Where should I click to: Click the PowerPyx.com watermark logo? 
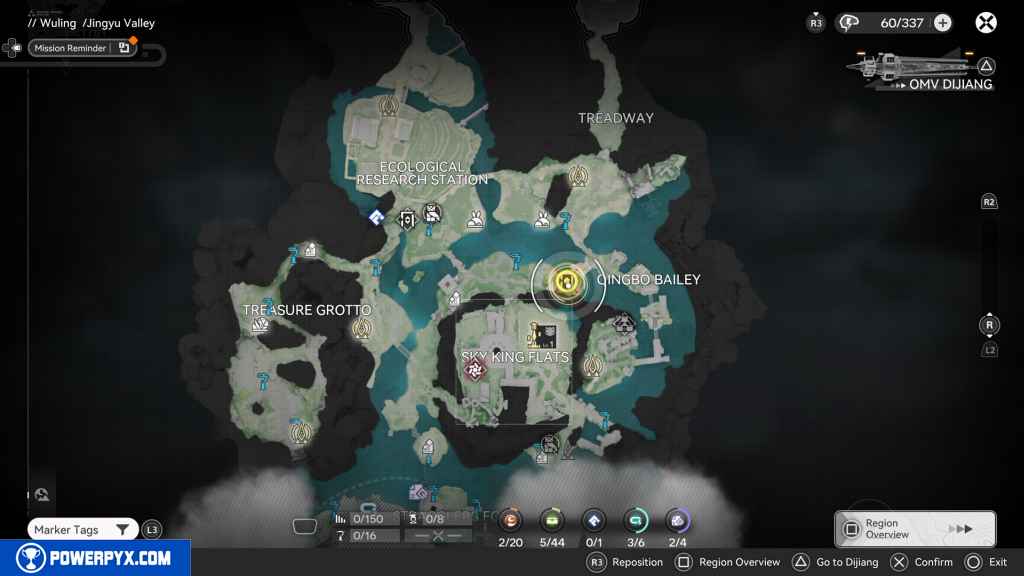94,558
